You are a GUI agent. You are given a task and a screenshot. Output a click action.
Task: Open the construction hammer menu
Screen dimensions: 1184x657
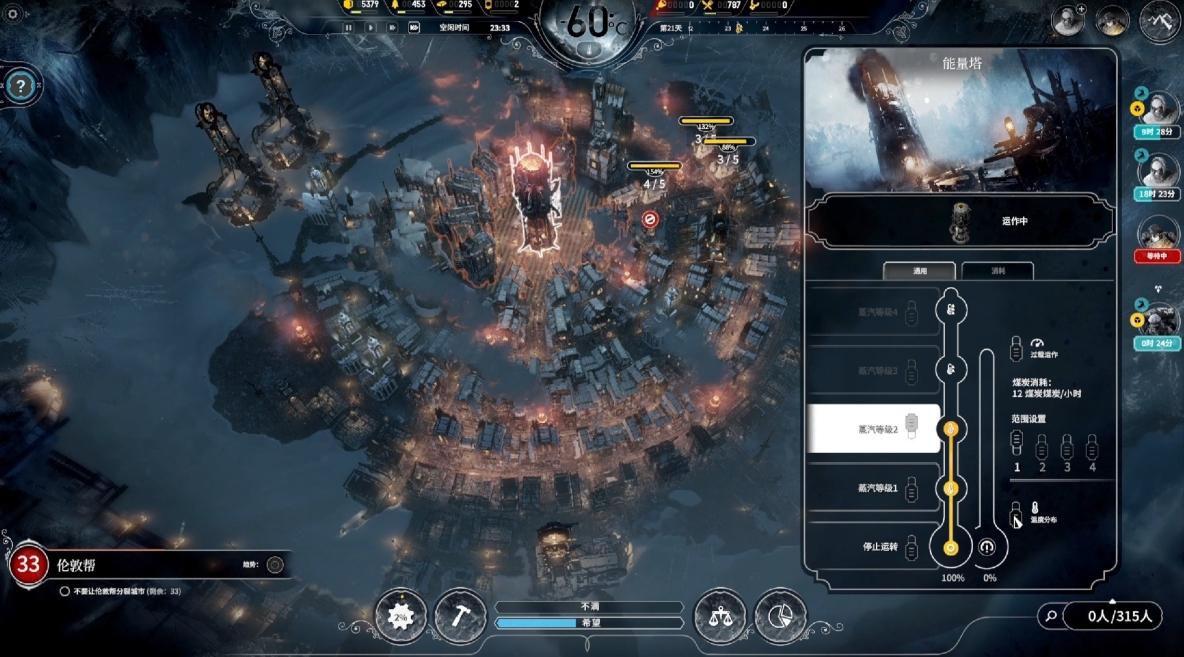pyautogui.click(x=459, y=615)
